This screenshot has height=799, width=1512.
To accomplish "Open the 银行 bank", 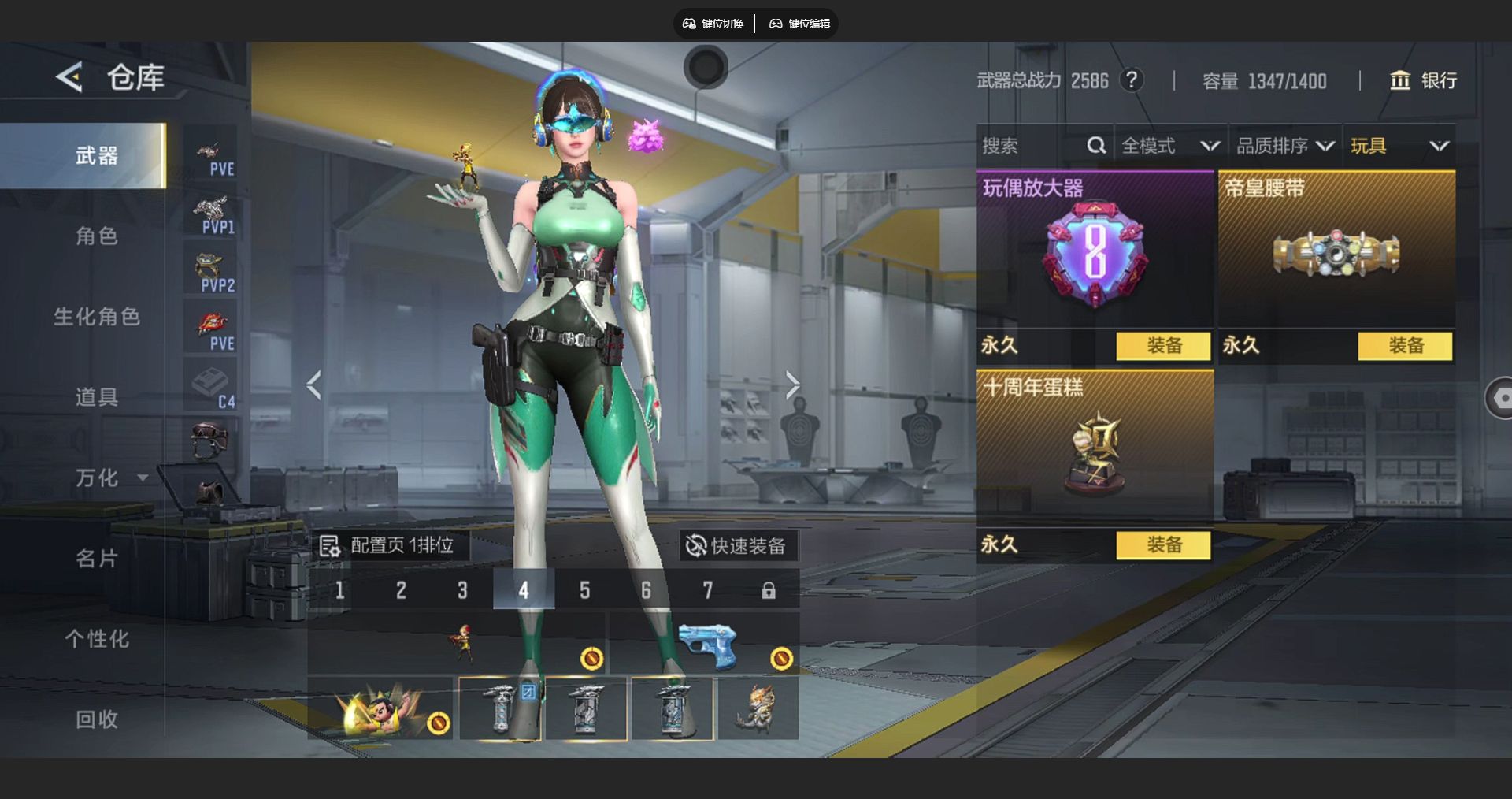I will 1423,80.
